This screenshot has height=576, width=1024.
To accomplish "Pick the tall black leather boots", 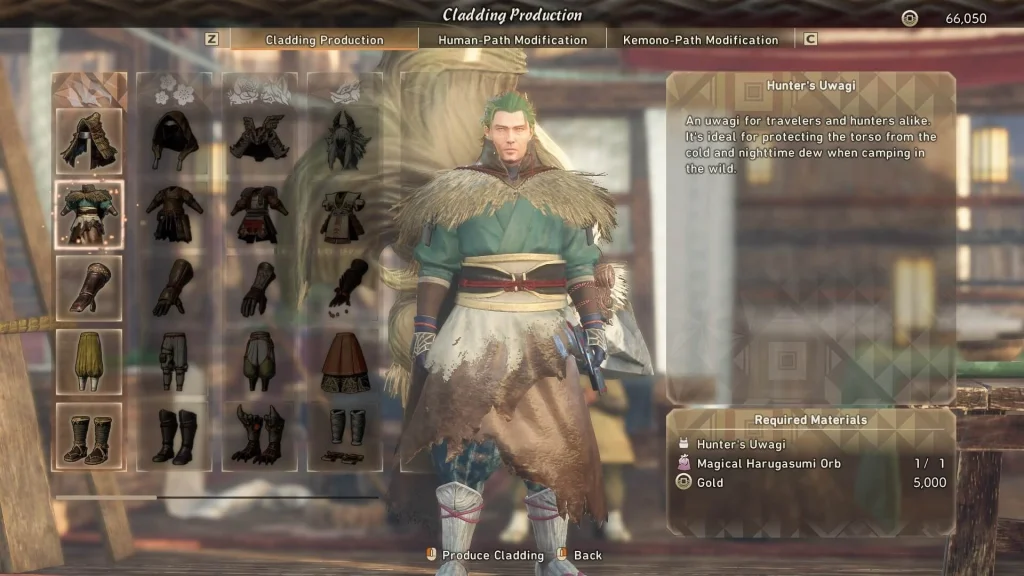I will (x=175, y=435).
